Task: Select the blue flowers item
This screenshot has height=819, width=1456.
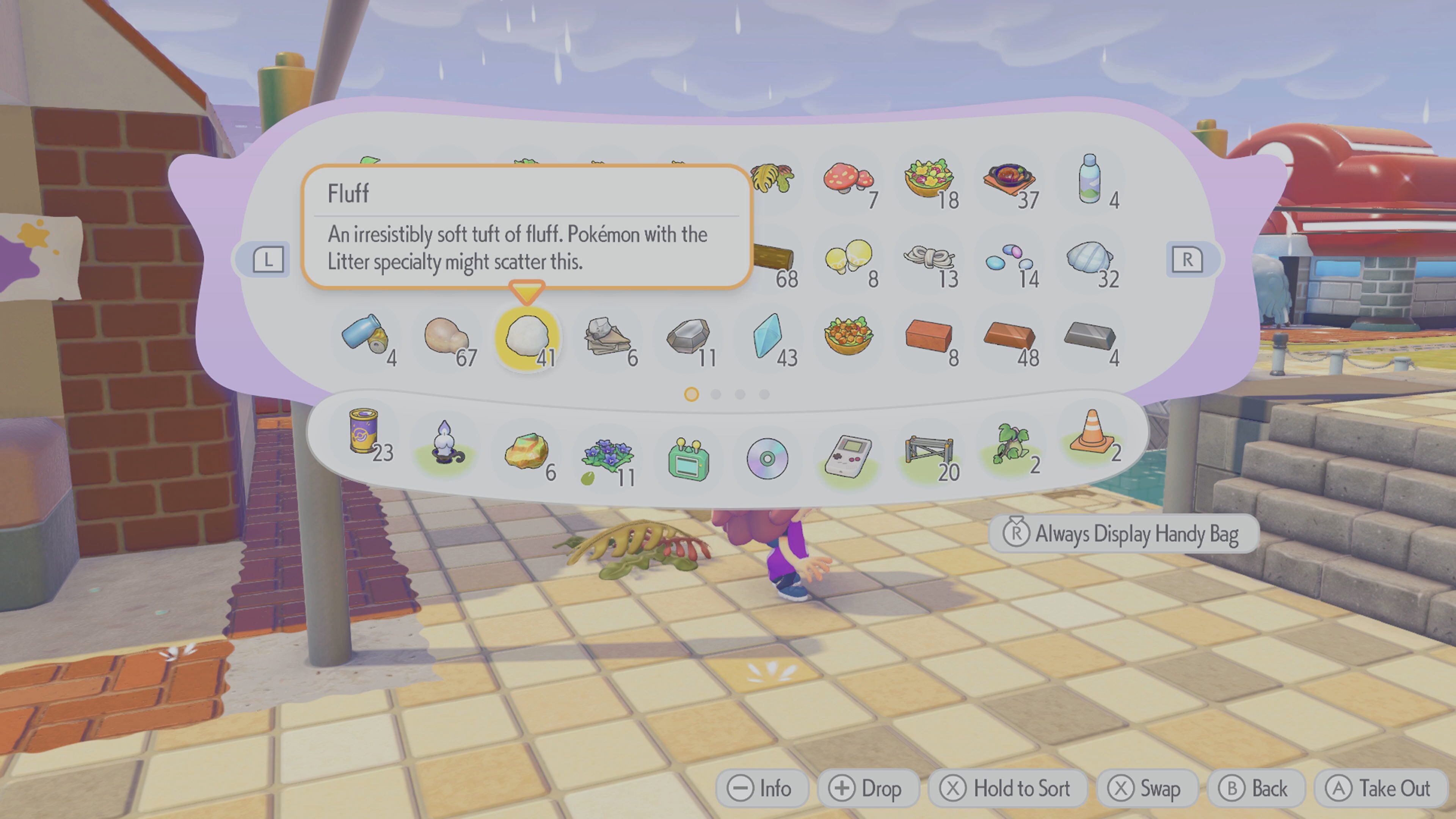Action: [607, 455]
